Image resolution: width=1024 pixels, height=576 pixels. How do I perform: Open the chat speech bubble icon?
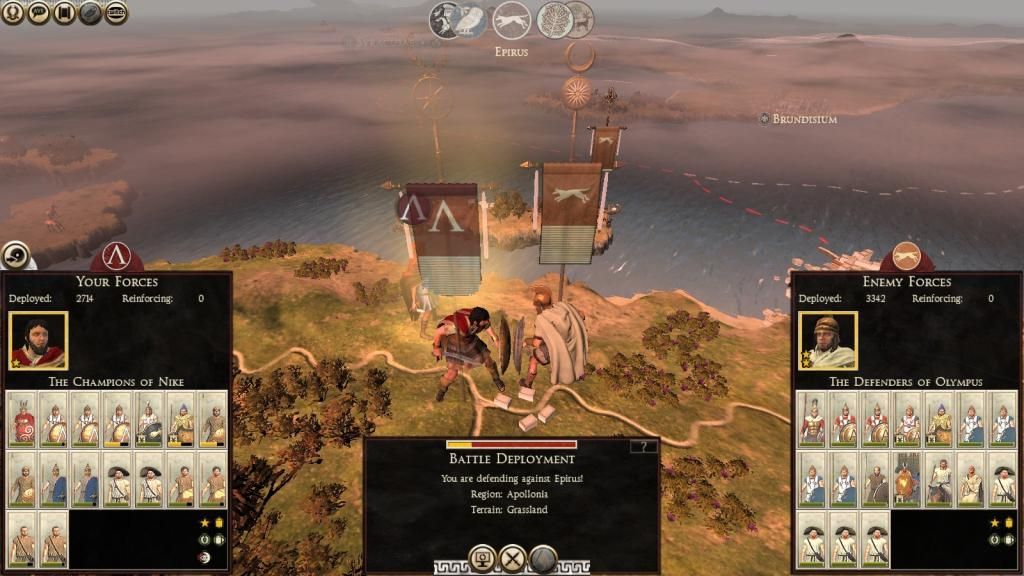[38, 13]
